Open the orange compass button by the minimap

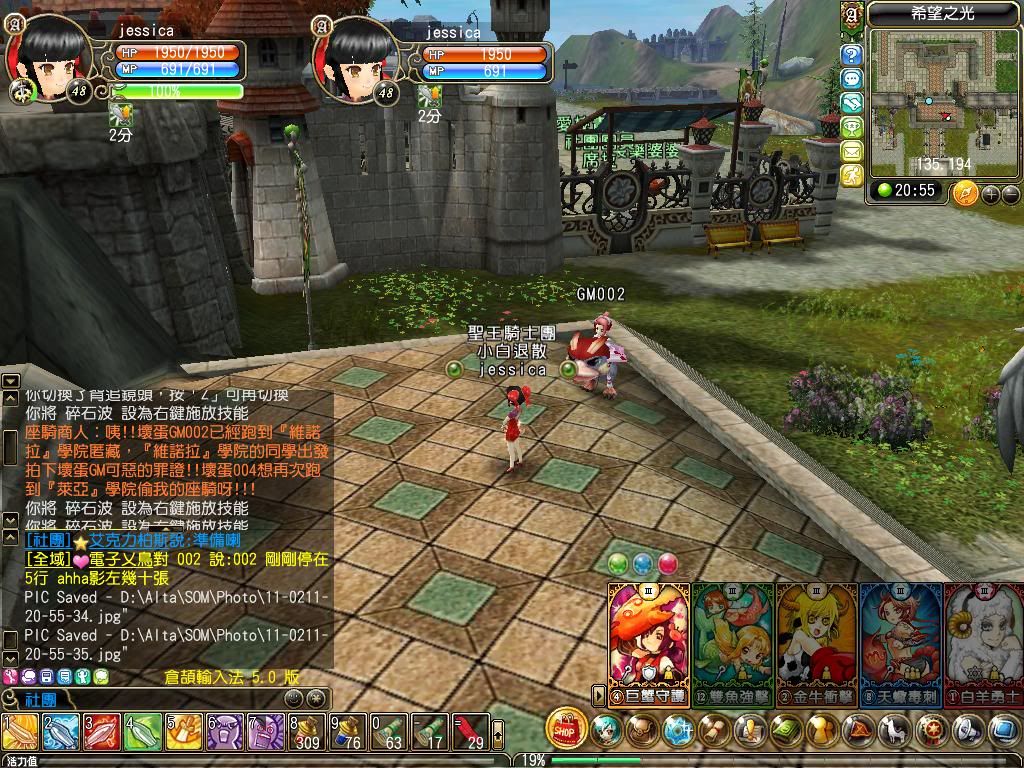964,193
